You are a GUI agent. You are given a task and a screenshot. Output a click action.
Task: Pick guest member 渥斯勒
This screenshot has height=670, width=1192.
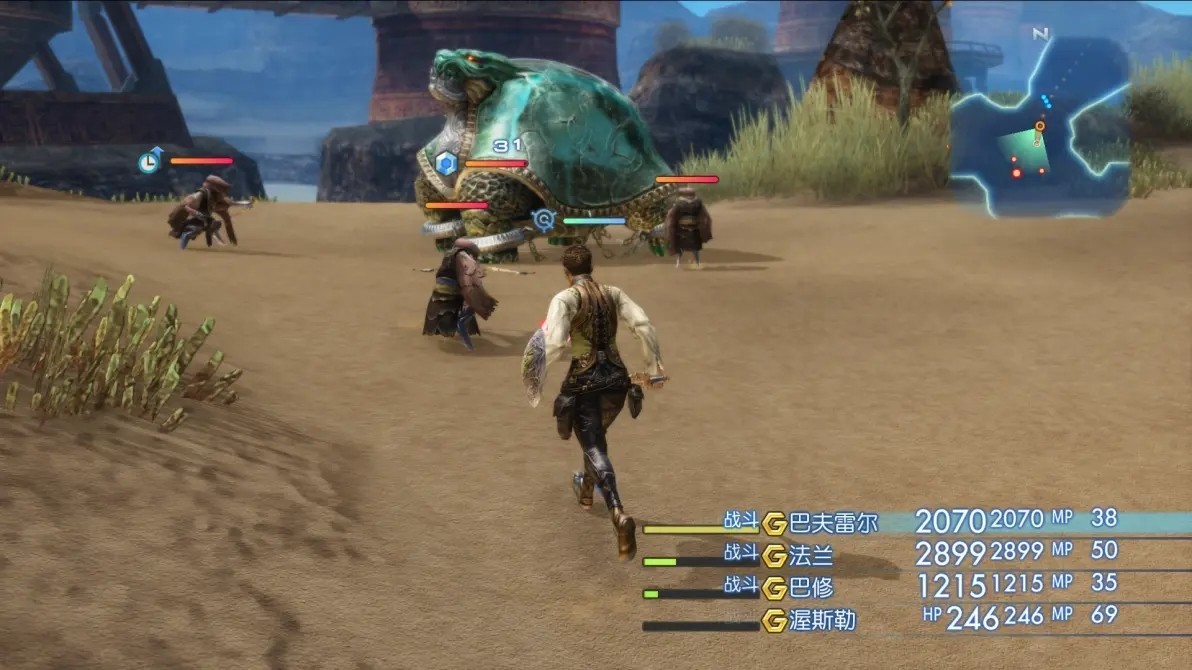[822, 620]
